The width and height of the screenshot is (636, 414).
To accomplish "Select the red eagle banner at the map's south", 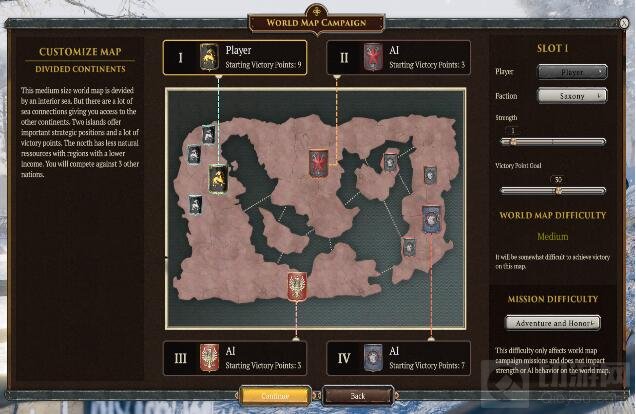I will click(296, 287).
